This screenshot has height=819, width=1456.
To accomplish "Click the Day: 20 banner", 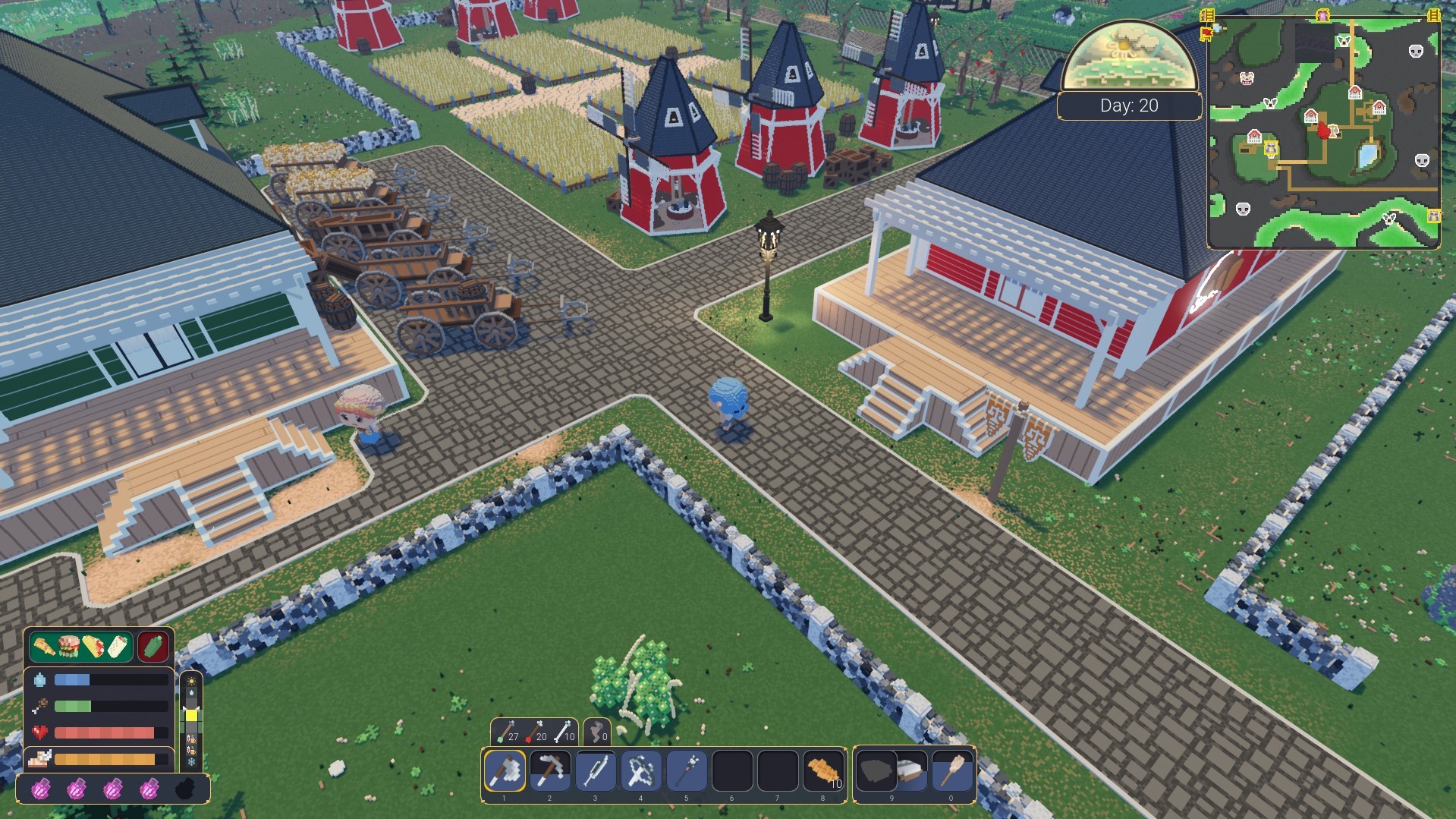I will [x=1129, y=106].
